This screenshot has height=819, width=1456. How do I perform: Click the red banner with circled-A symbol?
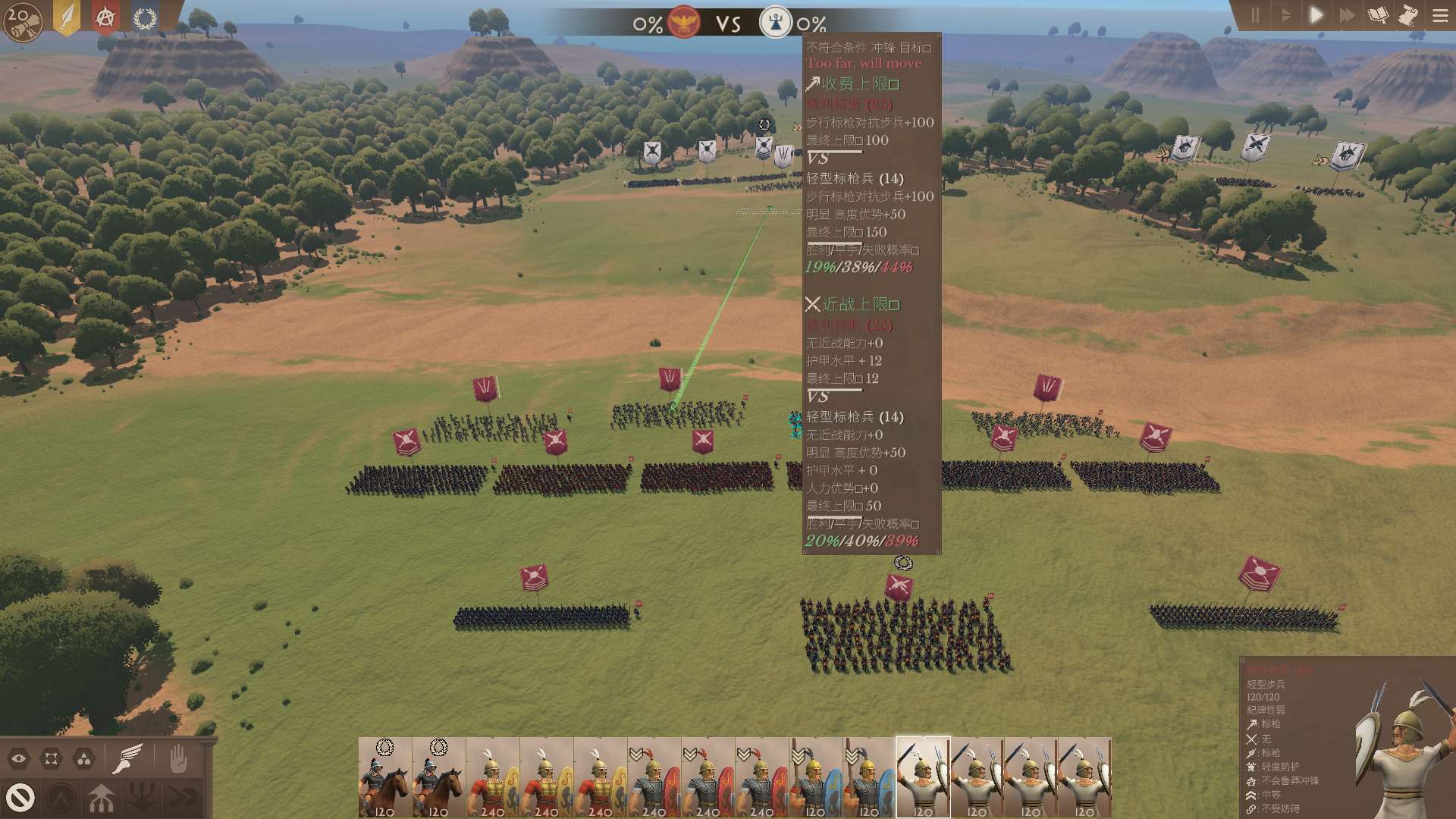click(105, 17)
